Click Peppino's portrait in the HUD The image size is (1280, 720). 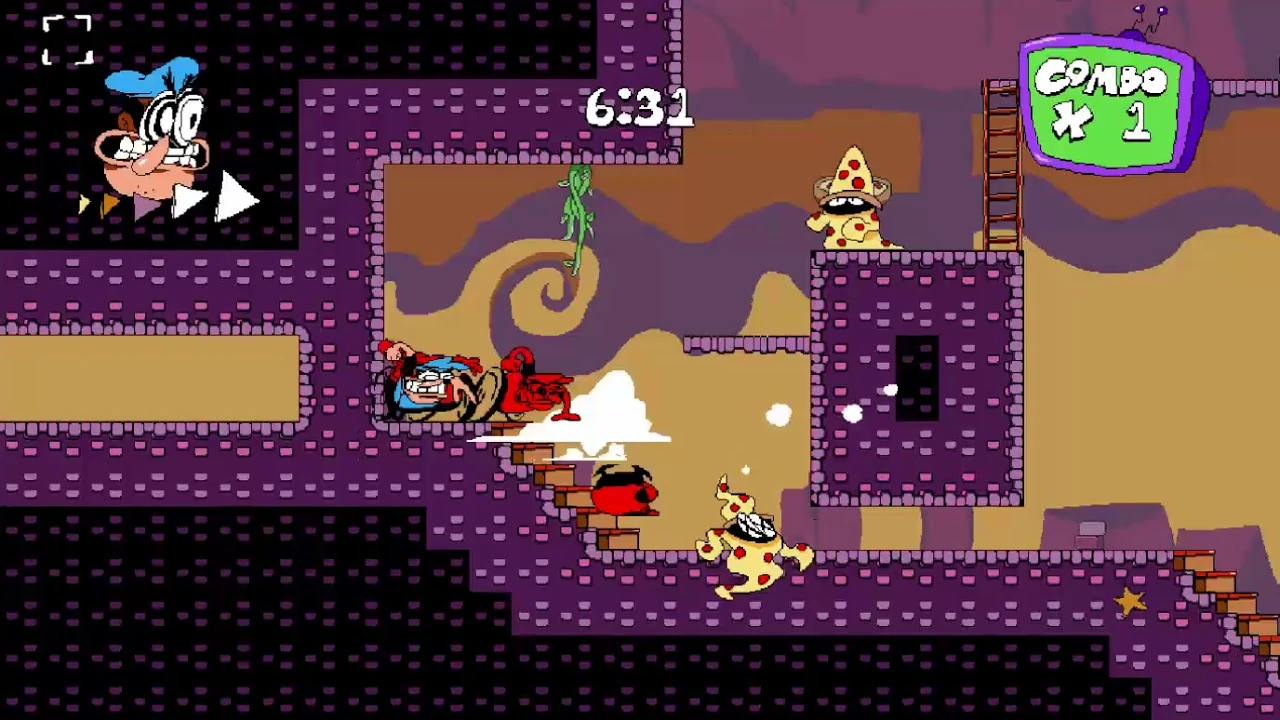[x=150, y=140]
